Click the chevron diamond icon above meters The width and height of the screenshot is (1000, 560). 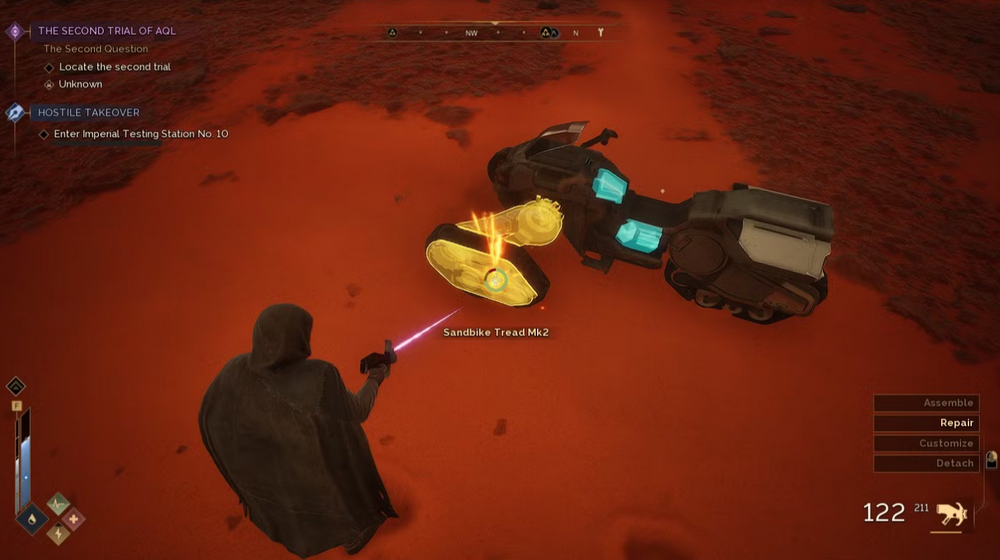pyautogui.click(x=16, y=386)
